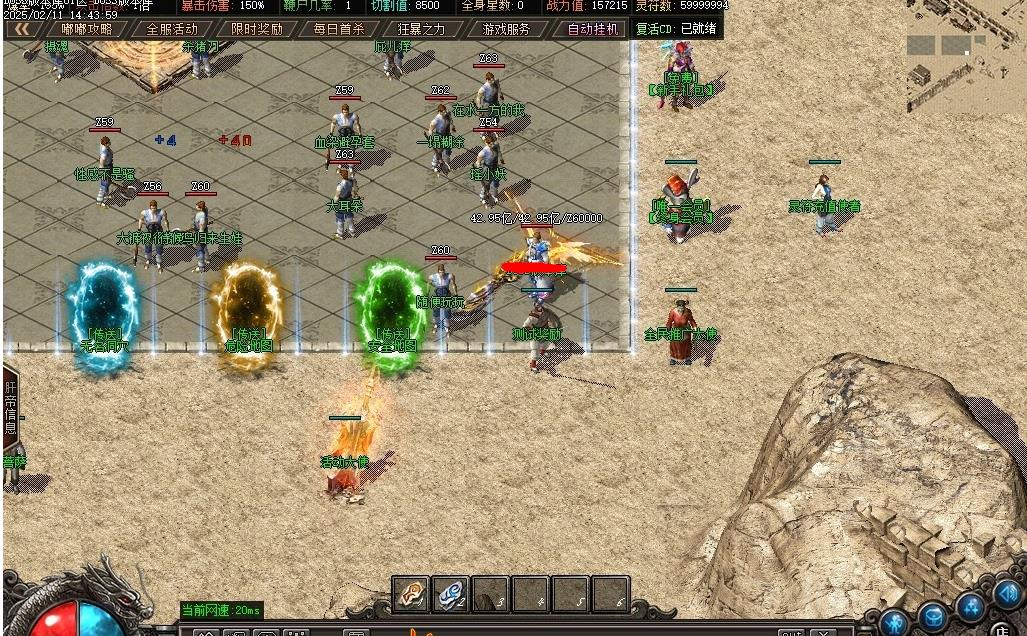The image size is (1027, 636).
Task: Open the 游戏服务 game services menu
Action: [506, 29]
